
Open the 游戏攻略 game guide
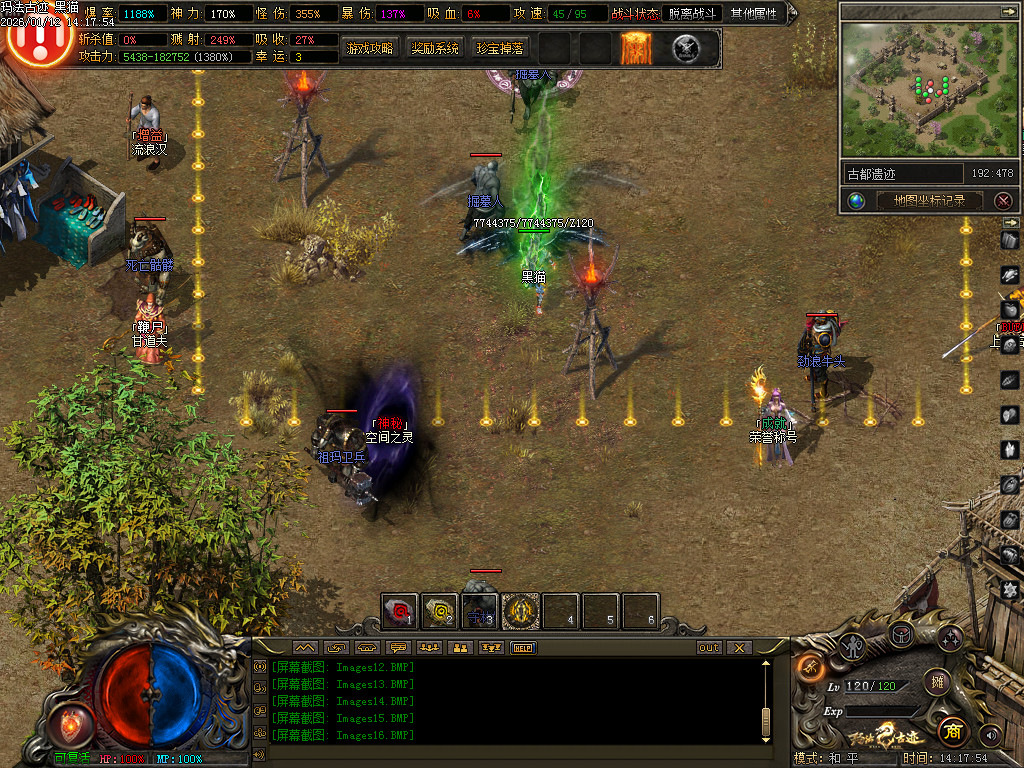pos(369,48)
